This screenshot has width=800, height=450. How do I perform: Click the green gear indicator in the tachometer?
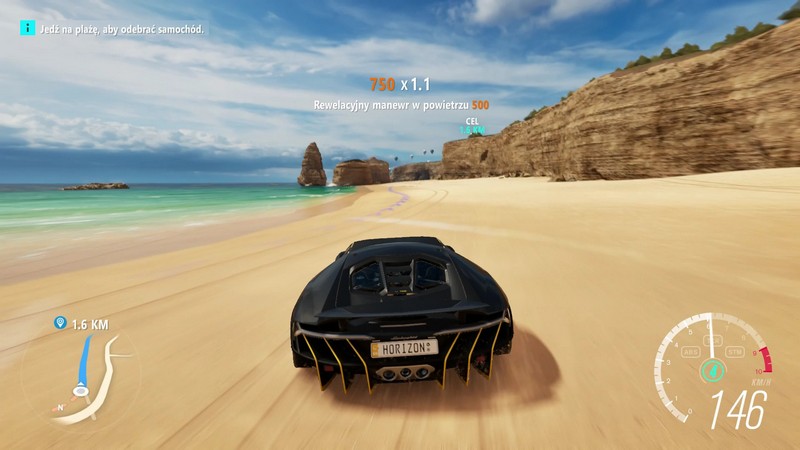[712, 370]
